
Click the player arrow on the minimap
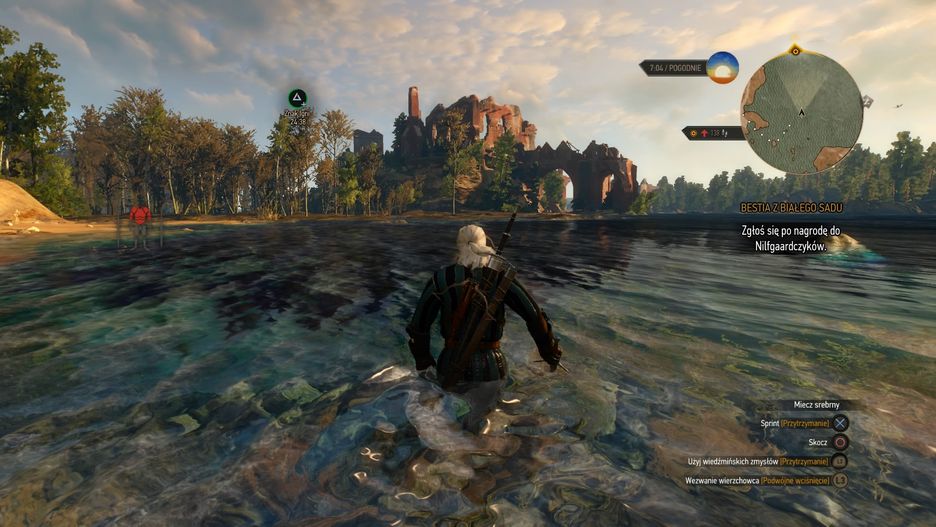coord(801,112)
